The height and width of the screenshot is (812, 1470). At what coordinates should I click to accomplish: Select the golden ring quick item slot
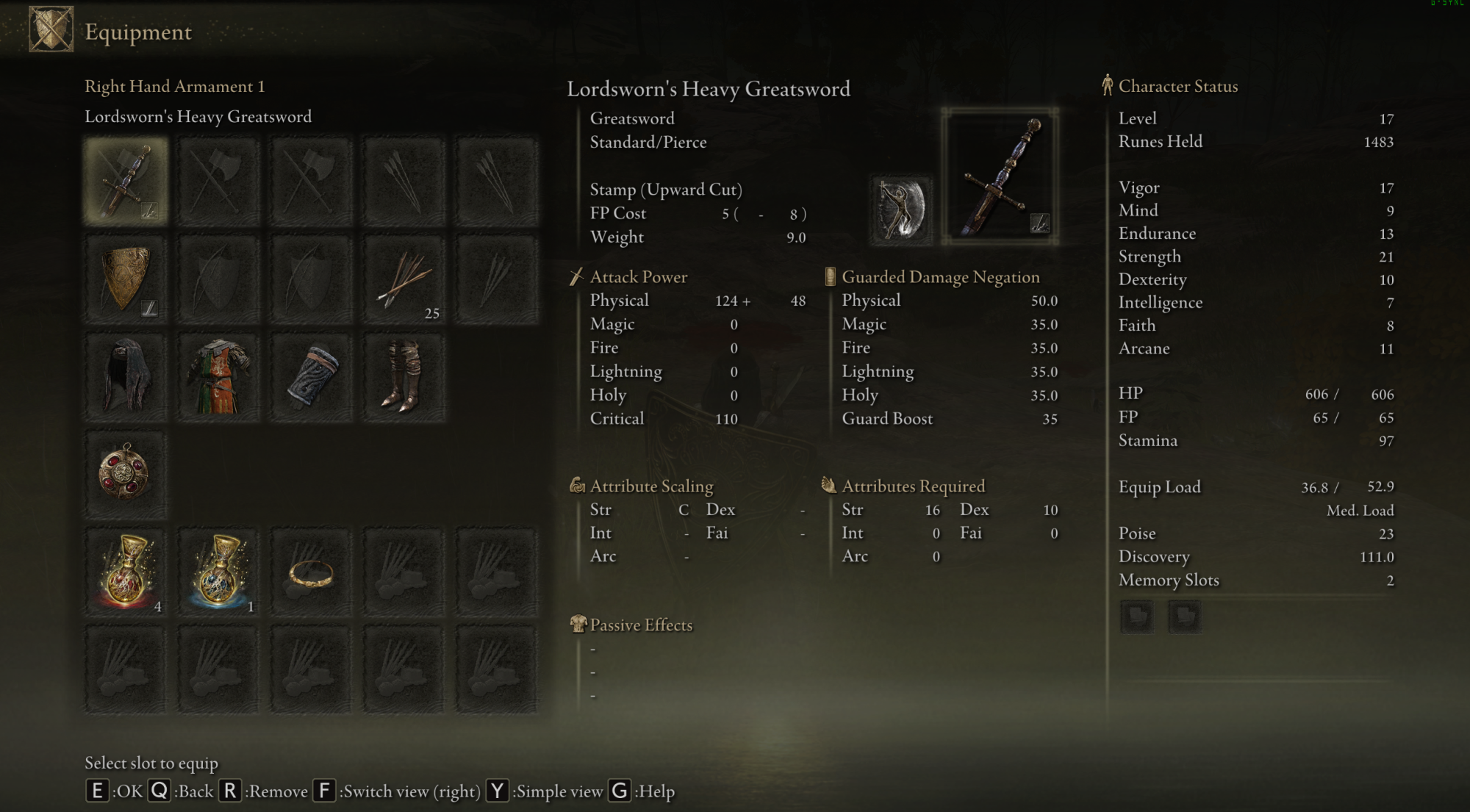[x=311, y=572]
